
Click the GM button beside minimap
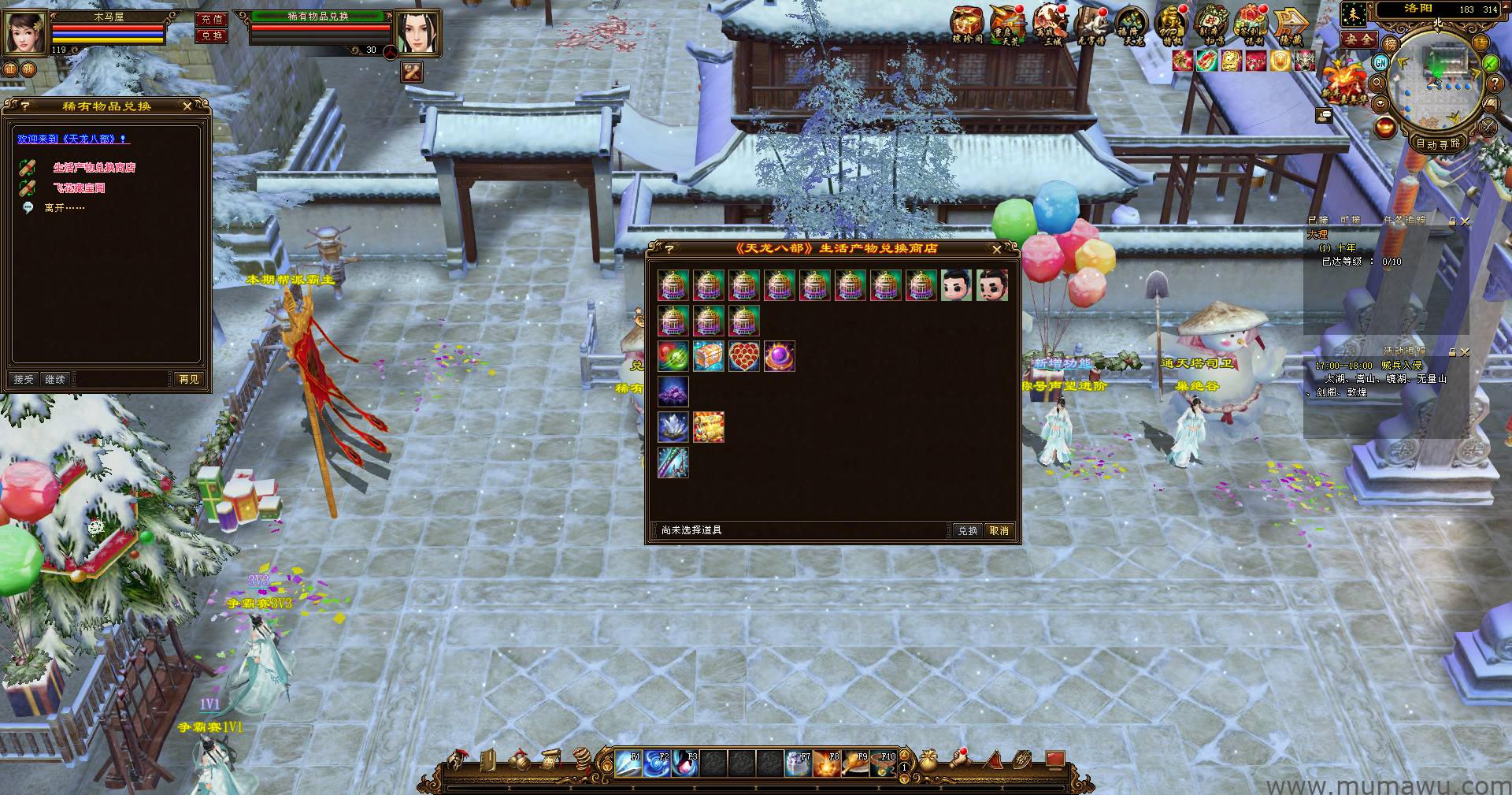(x=1380, y=63)
